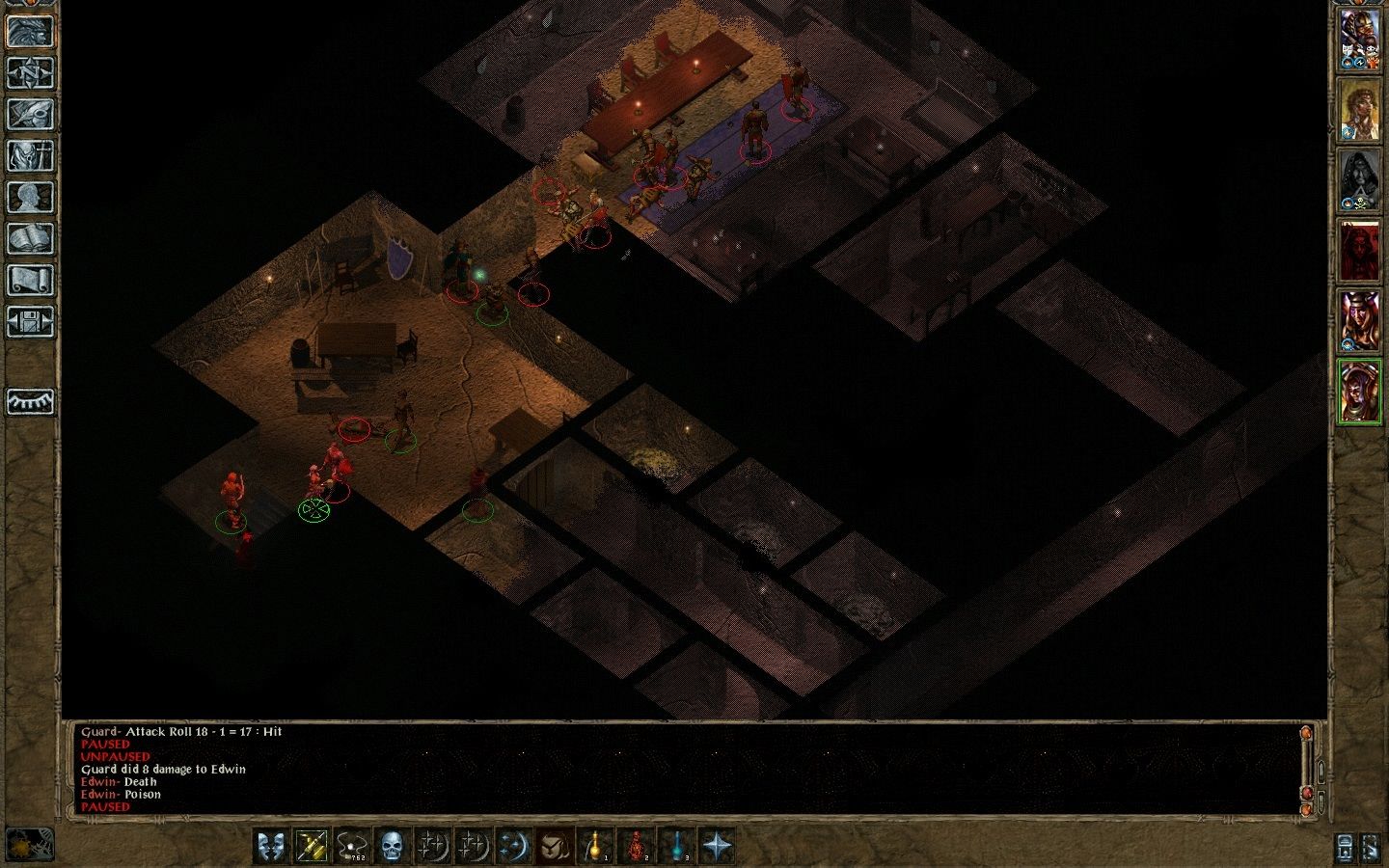Screen dimensions: 1389x868
Task: Choose the sling weapon slot
Action: tap(352, 846)
